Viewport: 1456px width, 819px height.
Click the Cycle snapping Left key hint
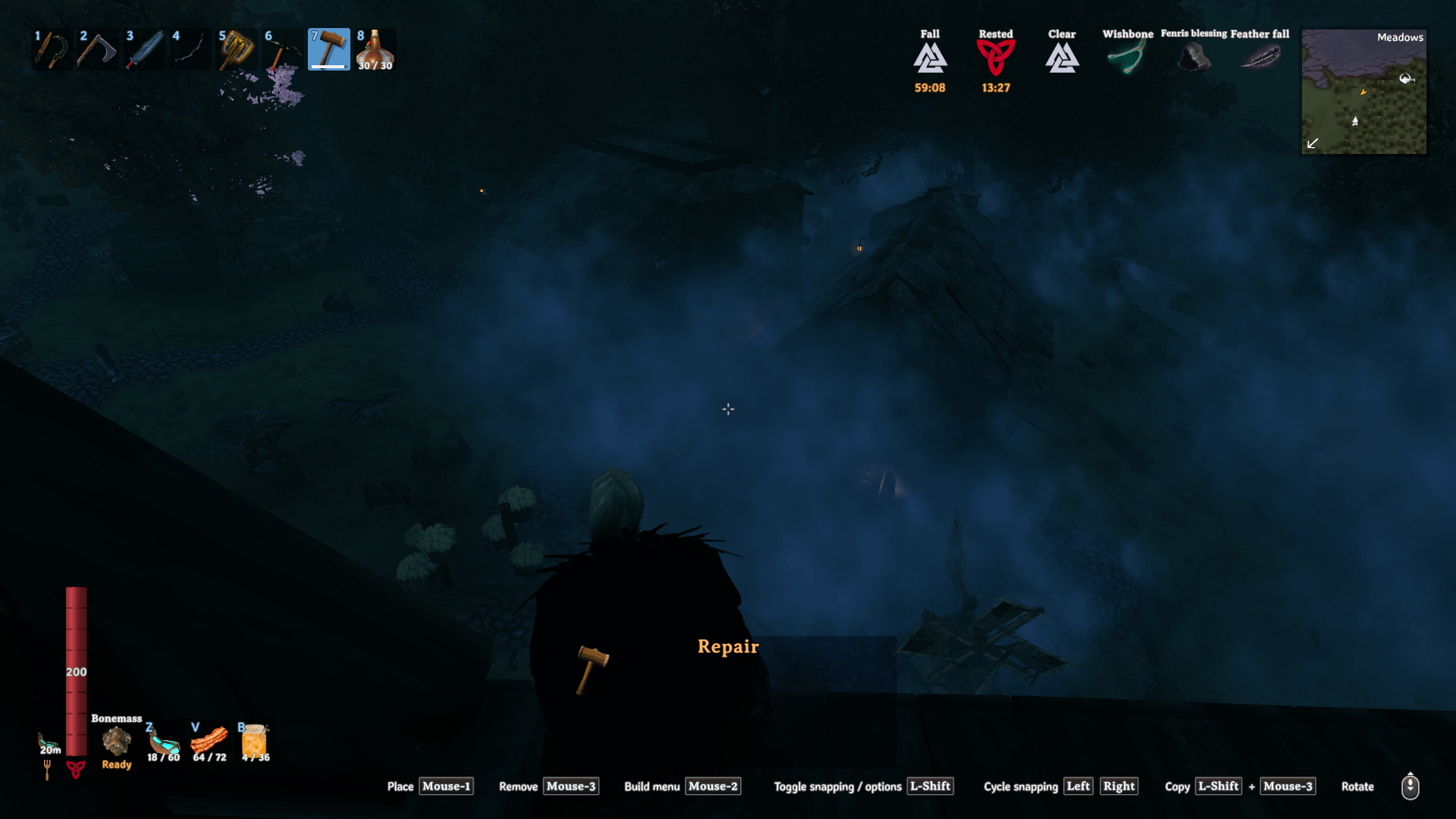(1078, 786)
